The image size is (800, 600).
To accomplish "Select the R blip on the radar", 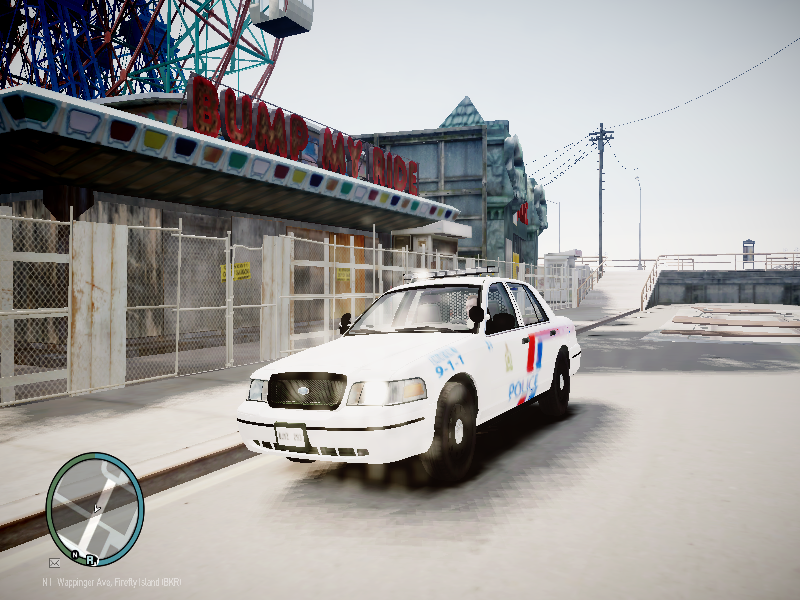I will coord(90,560).
